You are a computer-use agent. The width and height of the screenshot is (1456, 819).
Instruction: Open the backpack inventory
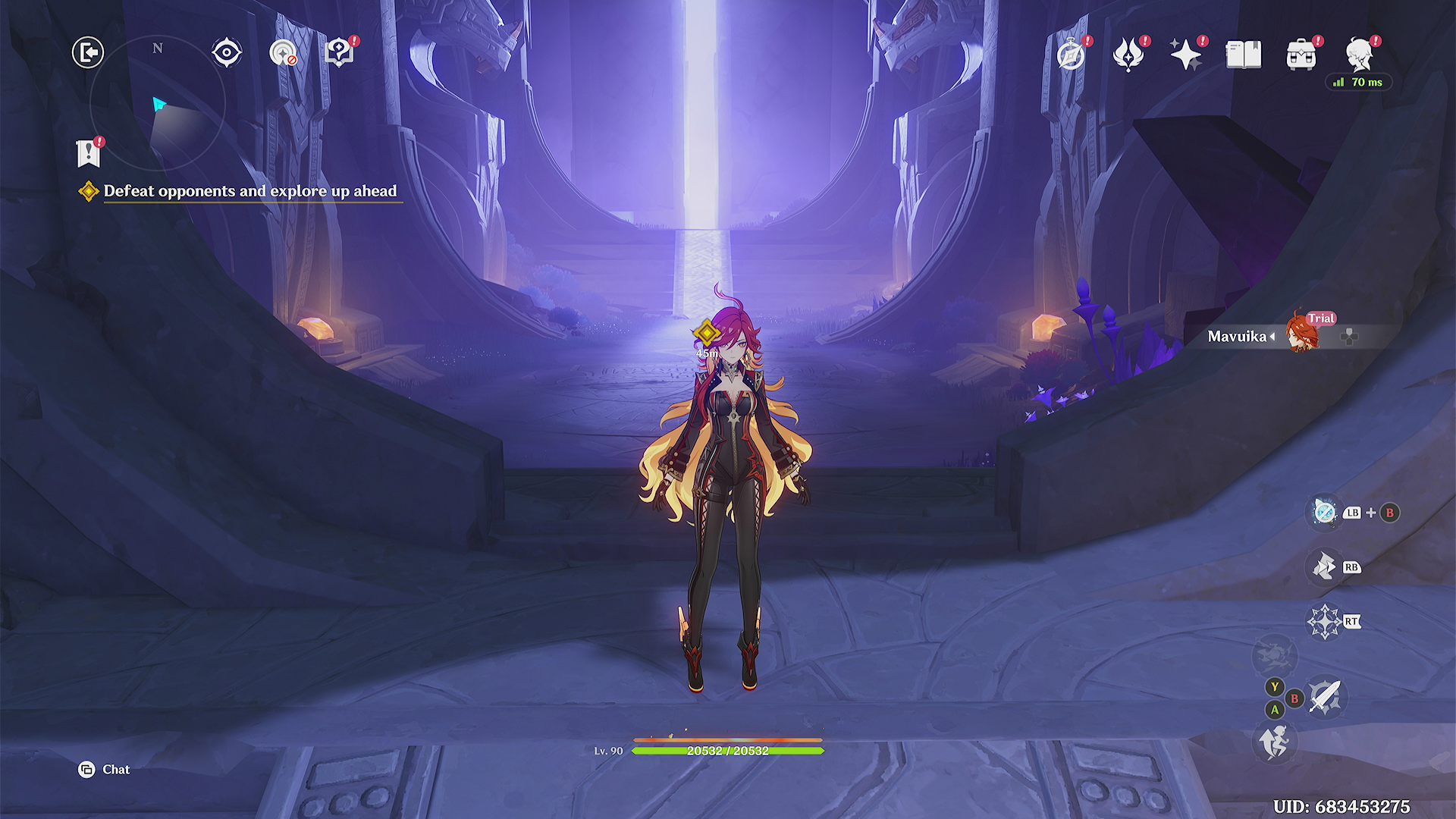(1301, 55)
